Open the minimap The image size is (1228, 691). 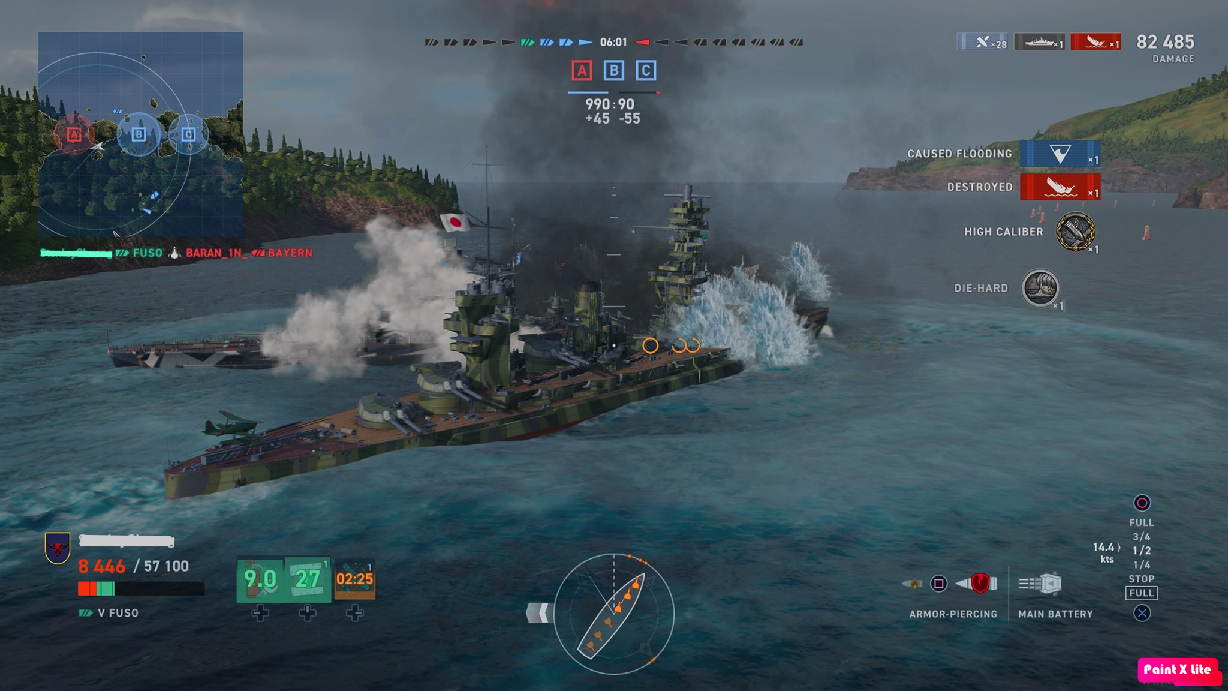[x=140, y=133]
